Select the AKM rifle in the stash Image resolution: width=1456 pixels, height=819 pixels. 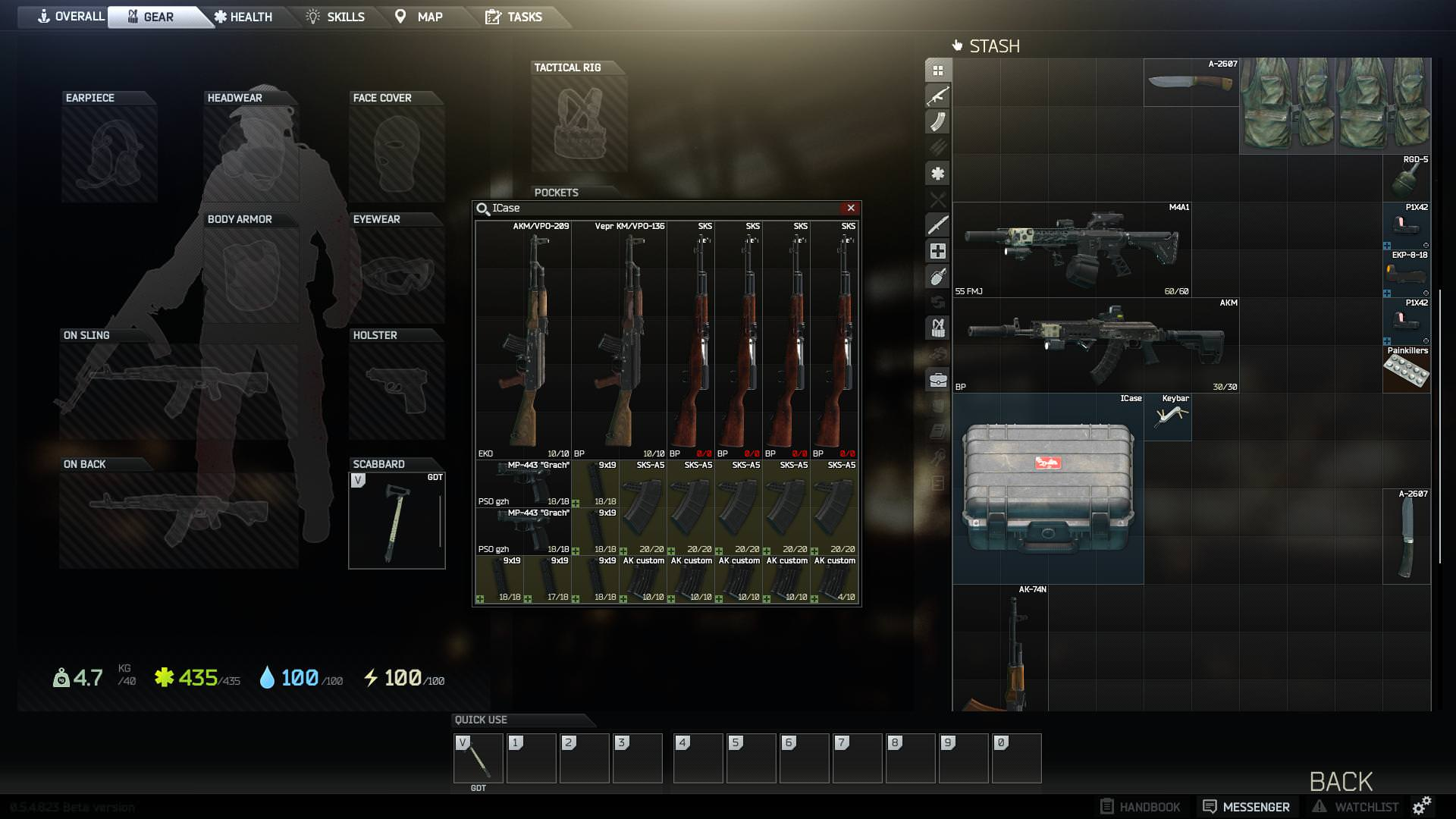pyautogui.click(x=1095, y=344)
